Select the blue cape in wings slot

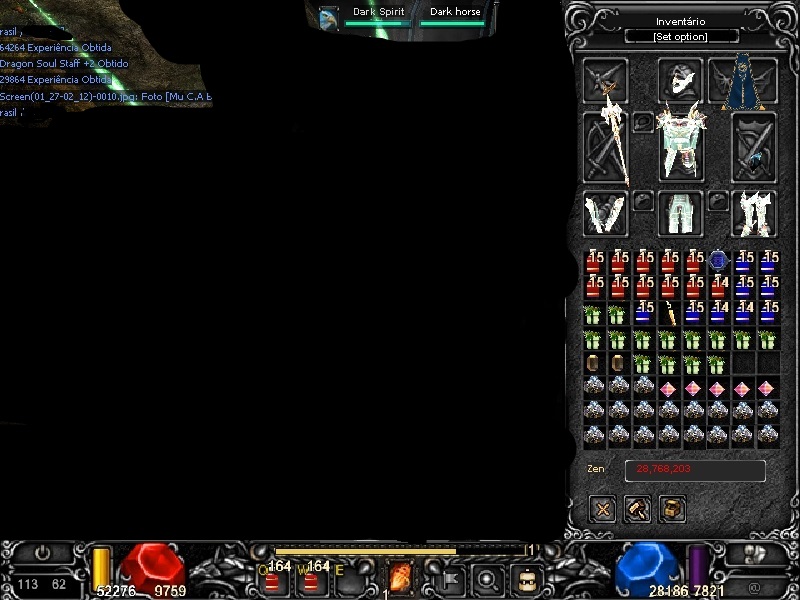pyautogui.click(x=742, y=82)
